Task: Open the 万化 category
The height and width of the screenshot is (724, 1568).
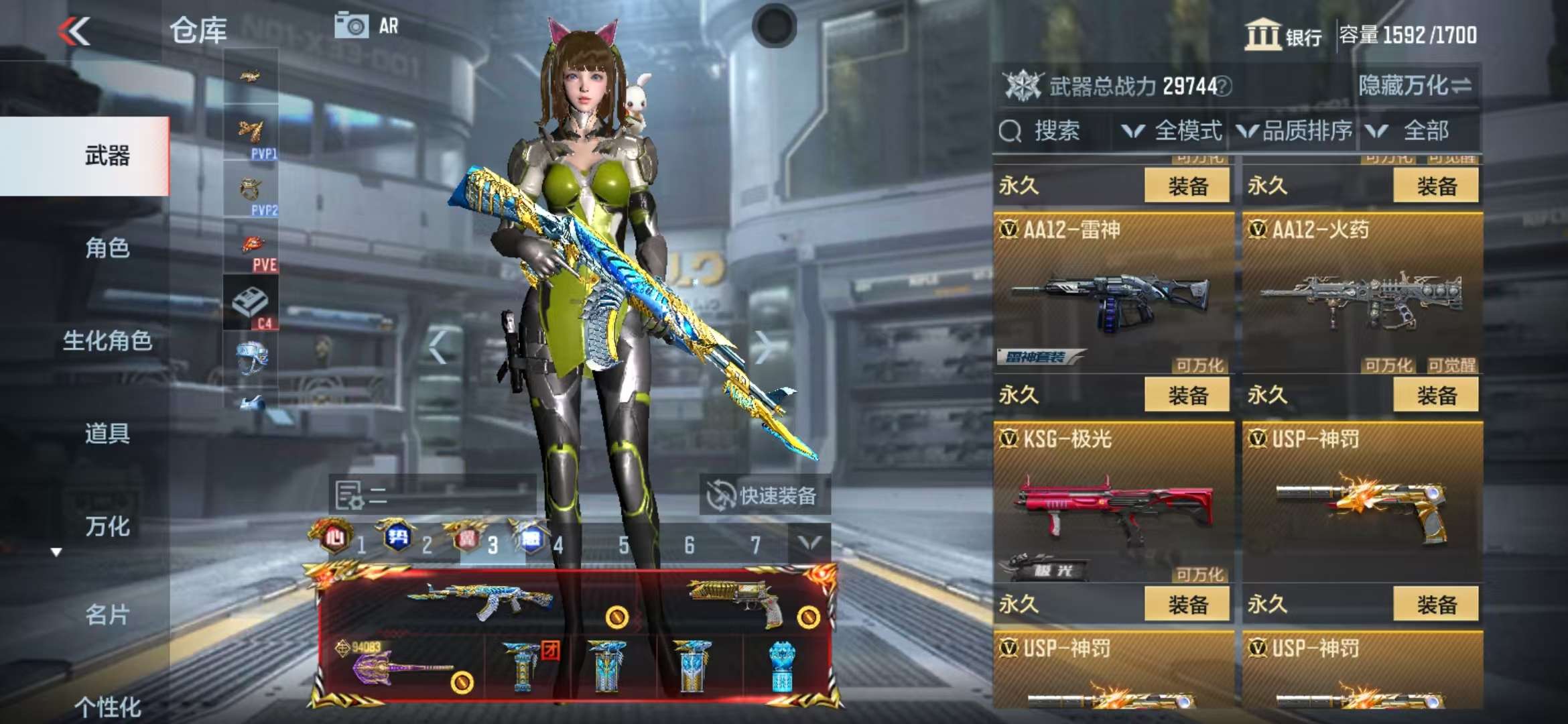Action: tap(107, 526)
